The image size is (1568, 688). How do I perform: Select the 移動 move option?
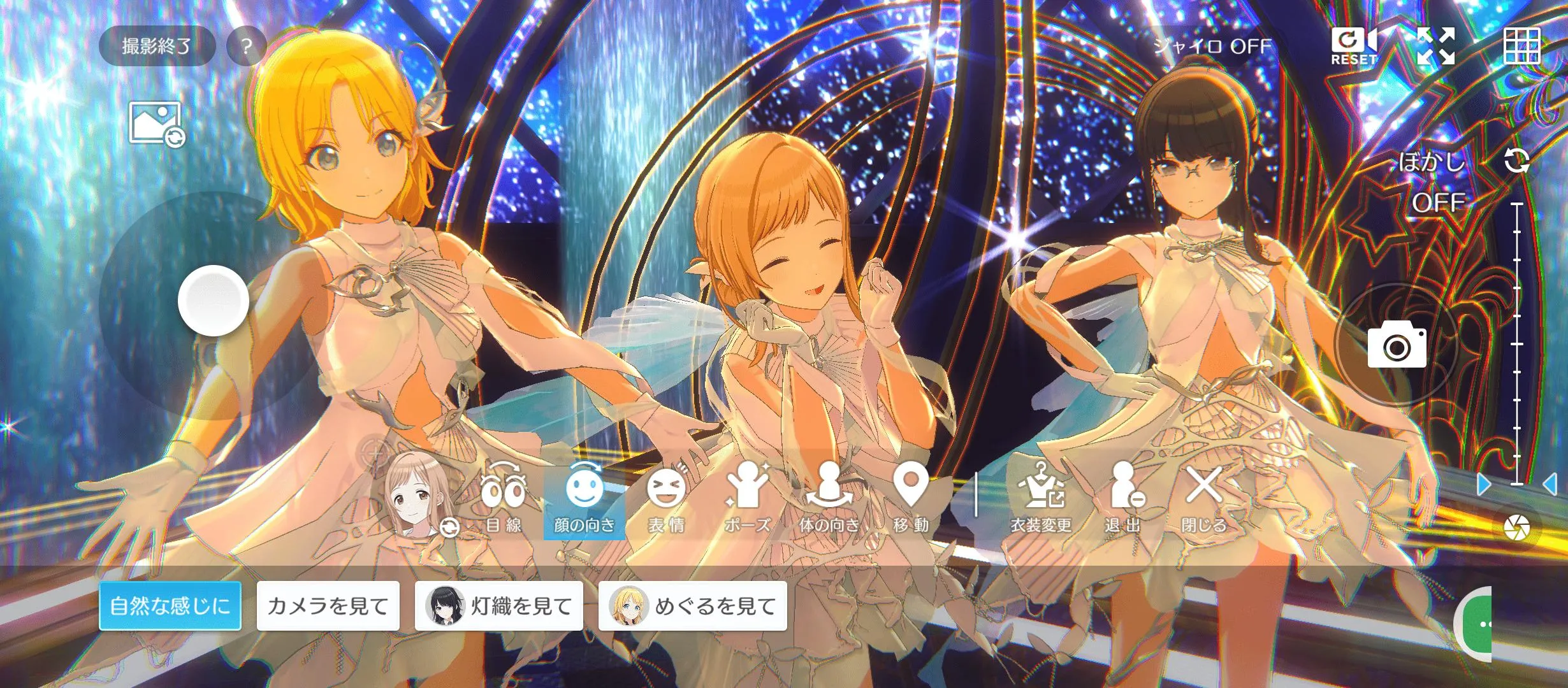click(911, 503)
